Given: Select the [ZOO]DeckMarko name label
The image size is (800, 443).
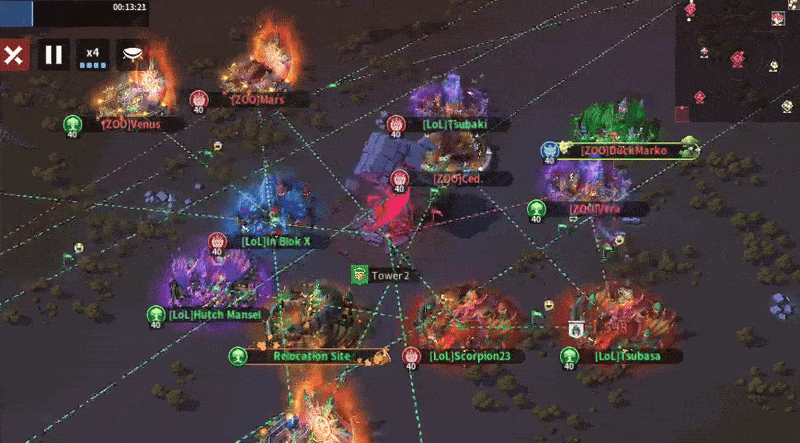Looking at the screenshot, I should (x=623, y=151).
